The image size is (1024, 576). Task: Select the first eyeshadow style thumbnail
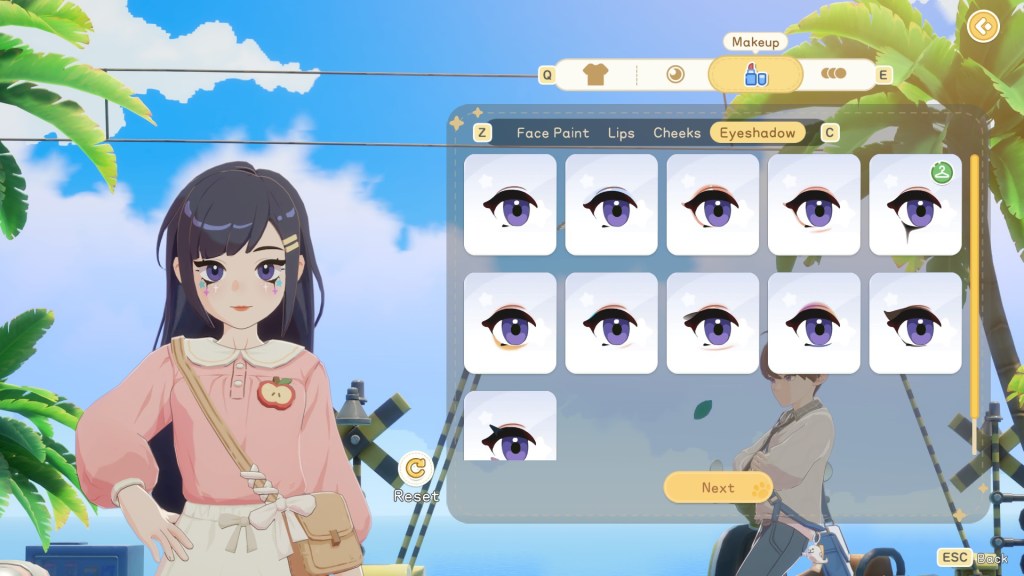pos(510,205)
